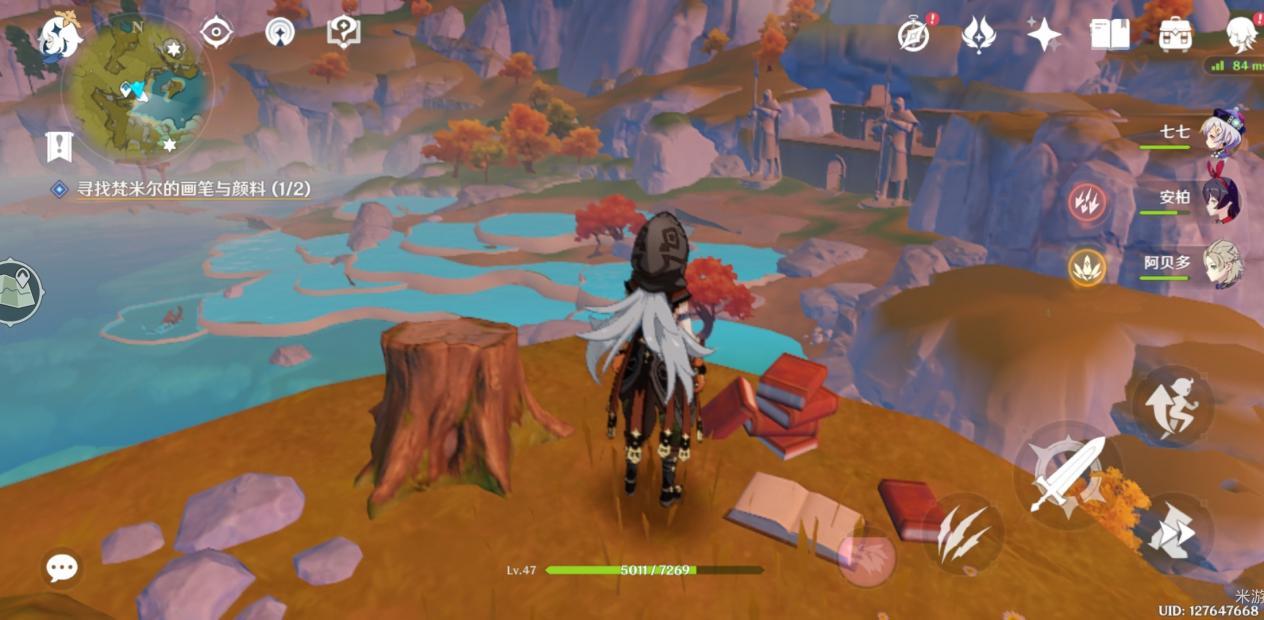
Task: Open the minimap
Action: [x=137, y=92]
